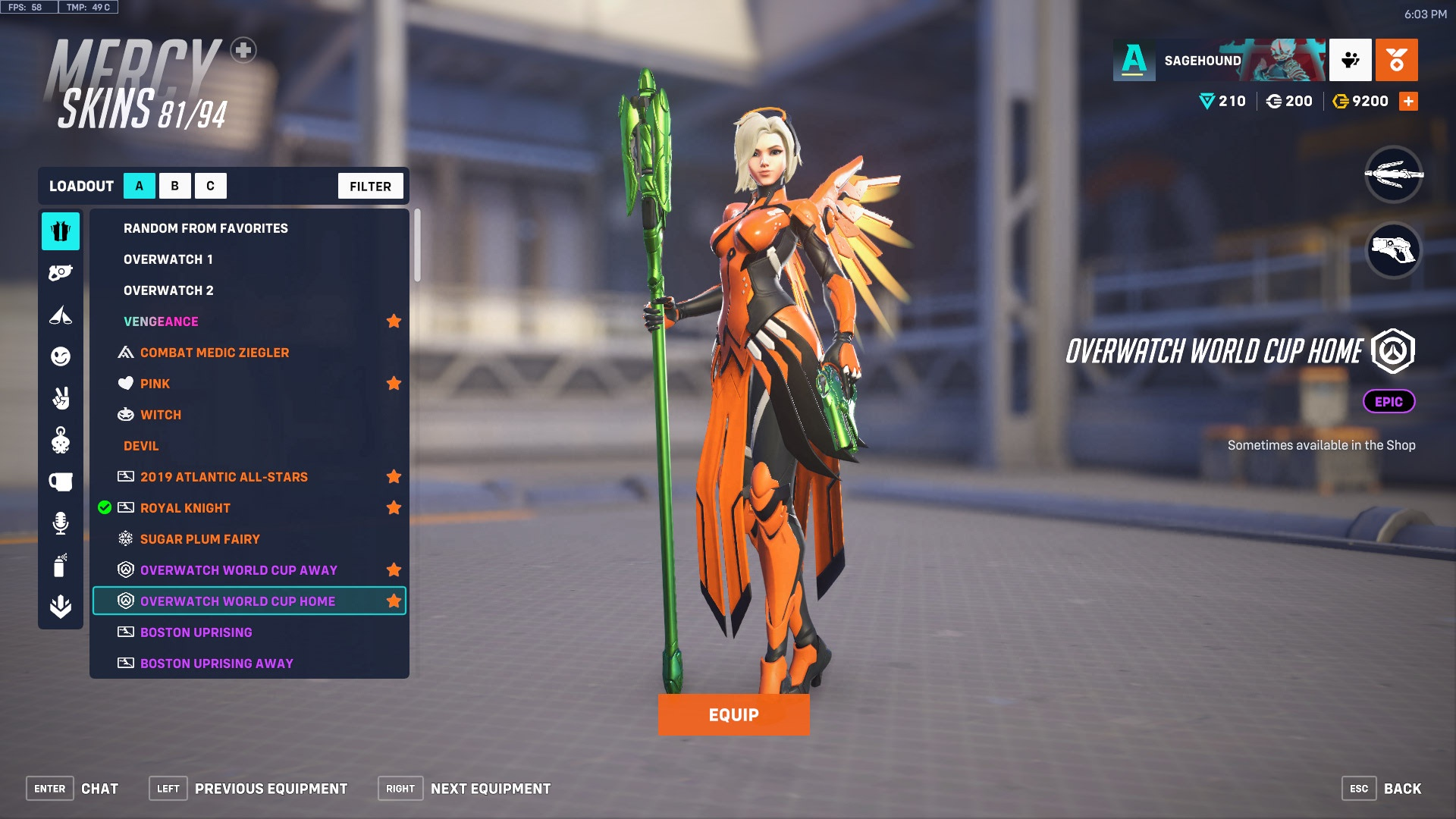Click the Caduceus Staff preview icon
Screen dimensions: 1456x819
[1394, 176]
